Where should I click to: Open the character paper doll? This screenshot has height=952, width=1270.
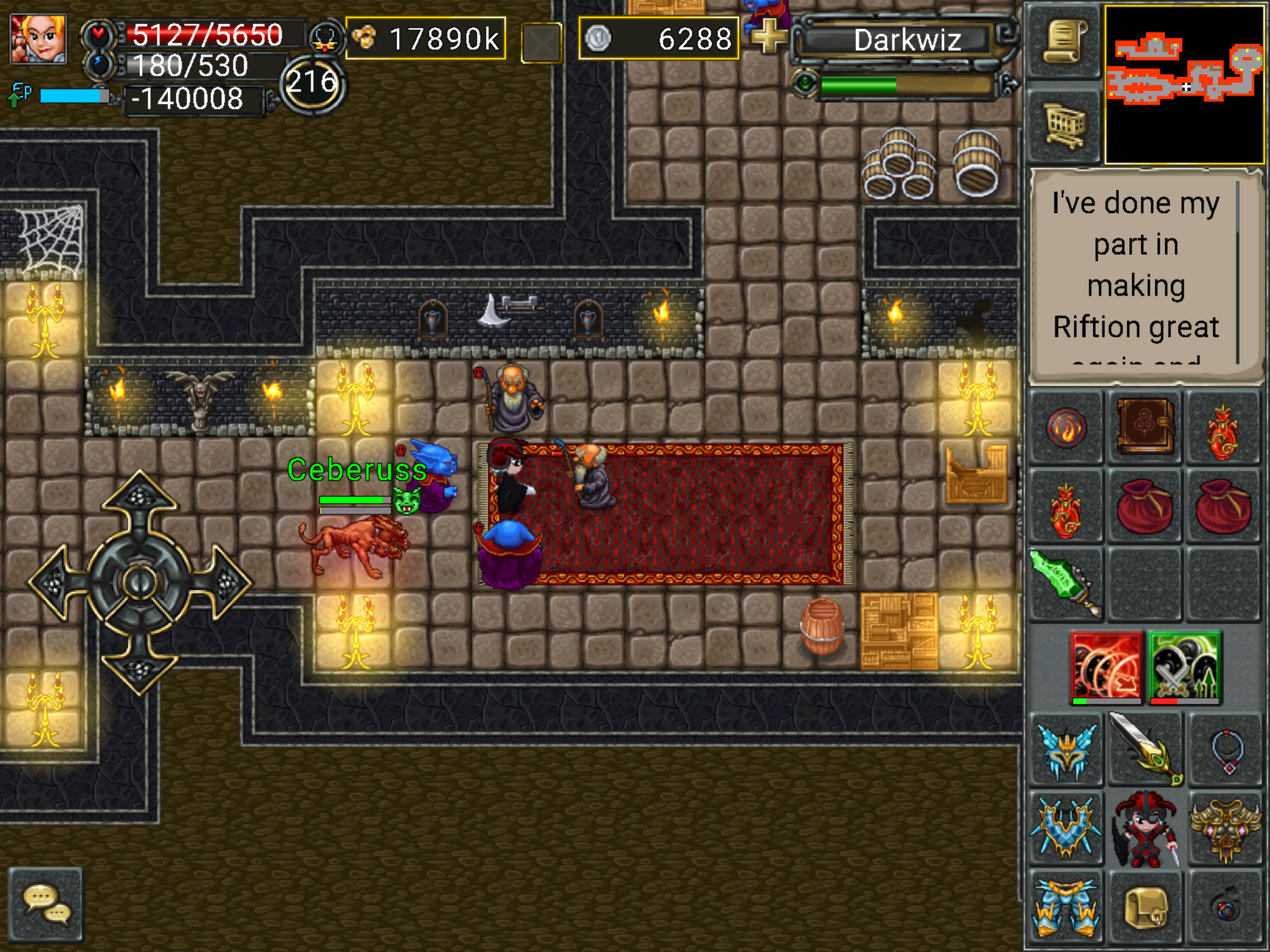[1145, 828]
